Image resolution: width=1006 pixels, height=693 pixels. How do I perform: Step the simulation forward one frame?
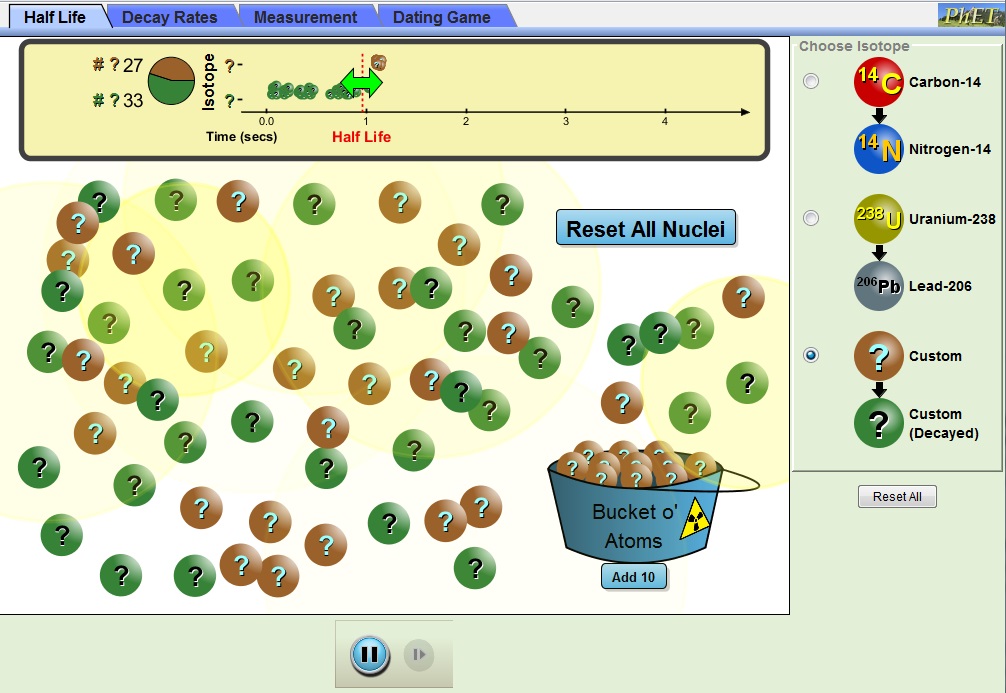pos(419,655)
